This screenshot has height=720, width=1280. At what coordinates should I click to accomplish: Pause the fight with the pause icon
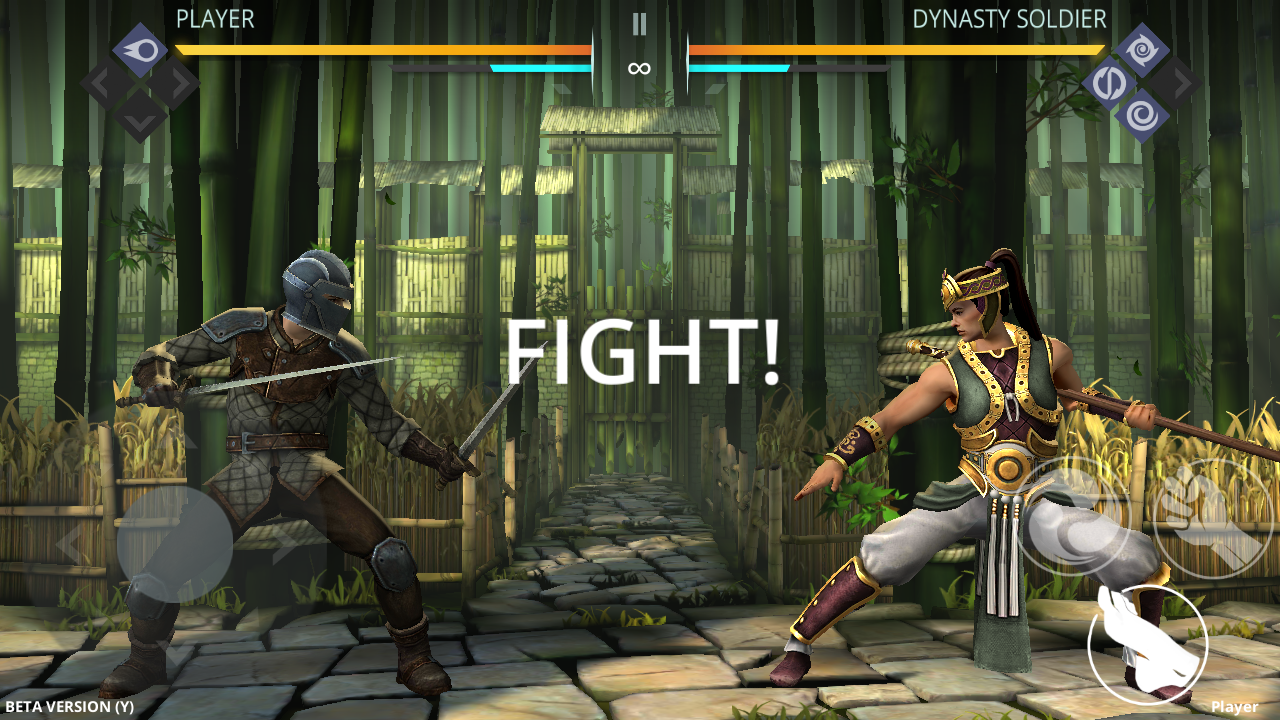[640, 22]
